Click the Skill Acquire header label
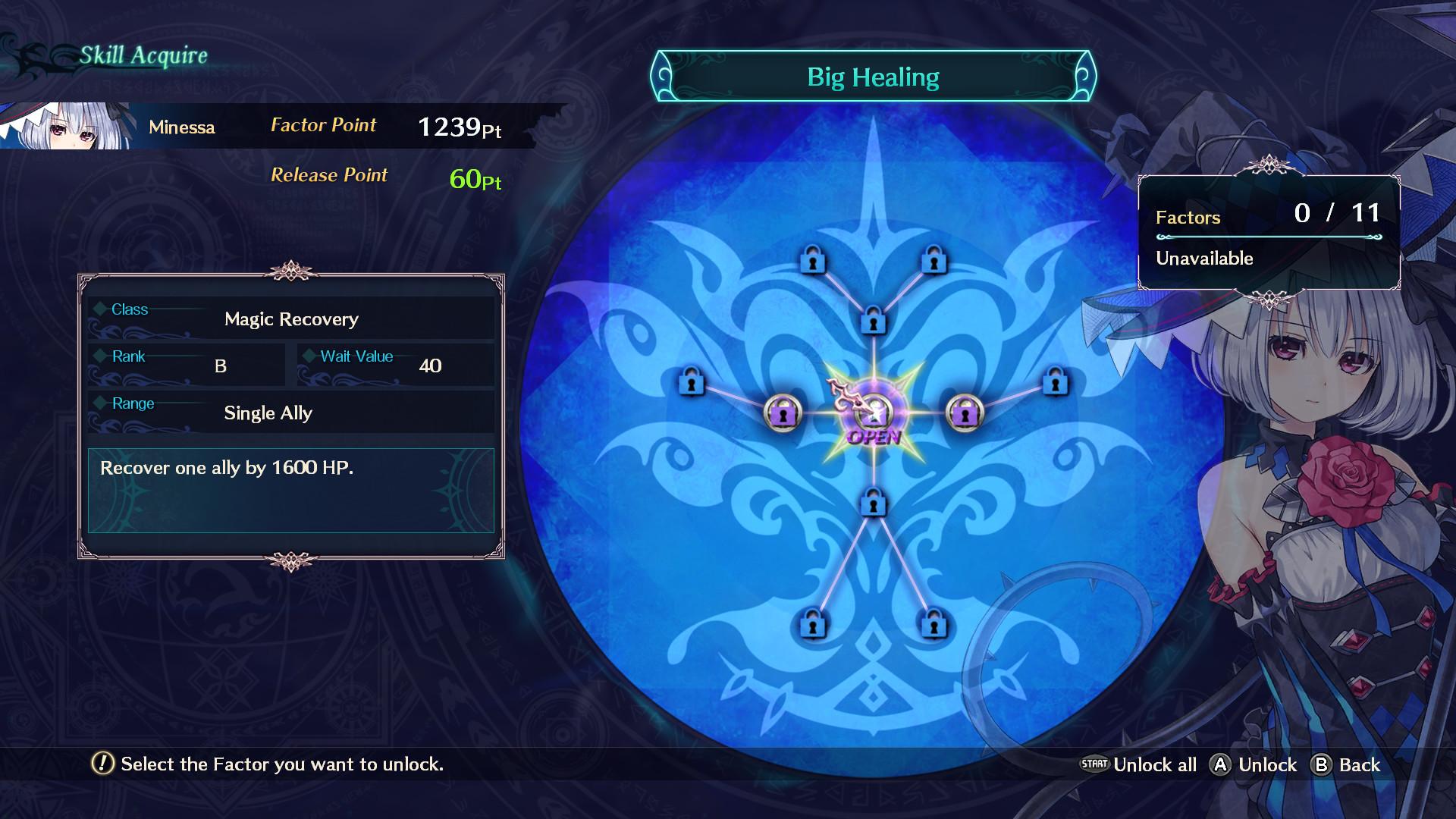1456x819 pixels. tap(143, 55)
